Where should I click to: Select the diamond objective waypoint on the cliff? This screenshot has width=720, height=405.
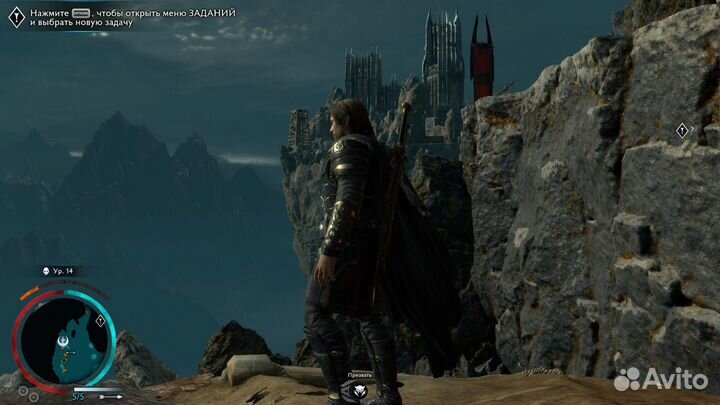pyautogui.click(x=682, y=130)
